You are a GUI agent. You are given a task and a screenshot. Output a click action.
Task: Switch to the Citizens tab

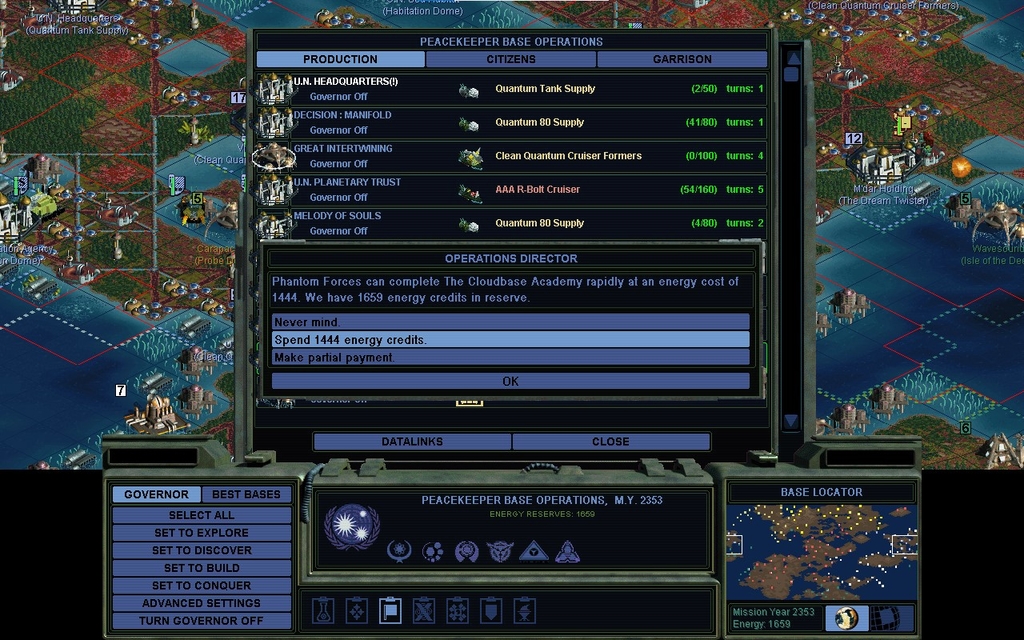[511, 59]
